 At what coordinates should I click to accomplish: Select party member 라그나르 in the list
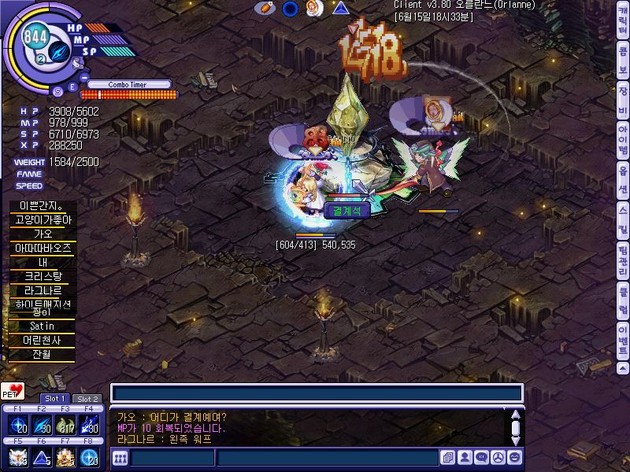coord(41,289)
